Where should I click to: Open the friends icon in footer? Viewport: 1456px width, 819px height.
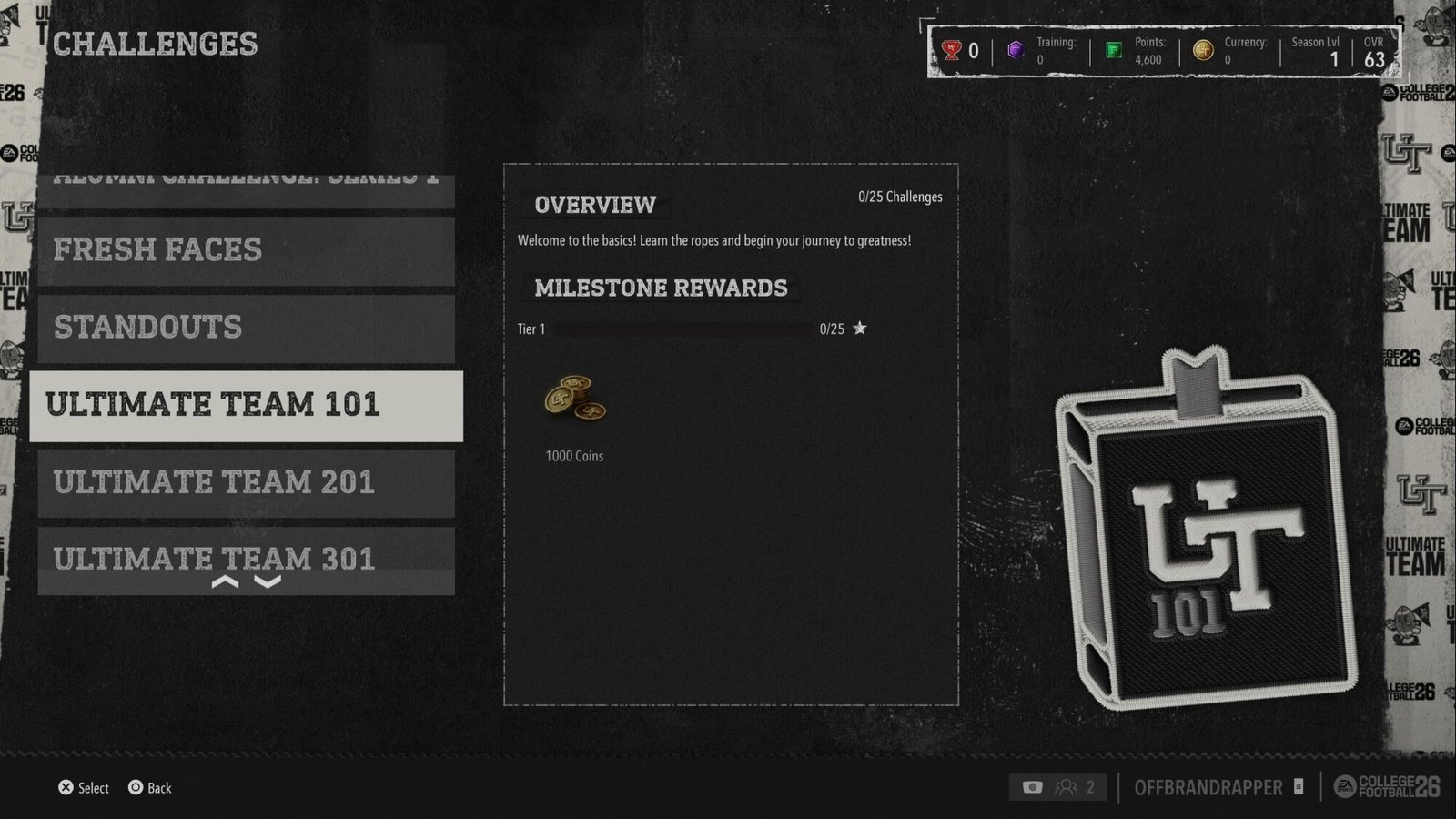click(x=1066, y=787)
